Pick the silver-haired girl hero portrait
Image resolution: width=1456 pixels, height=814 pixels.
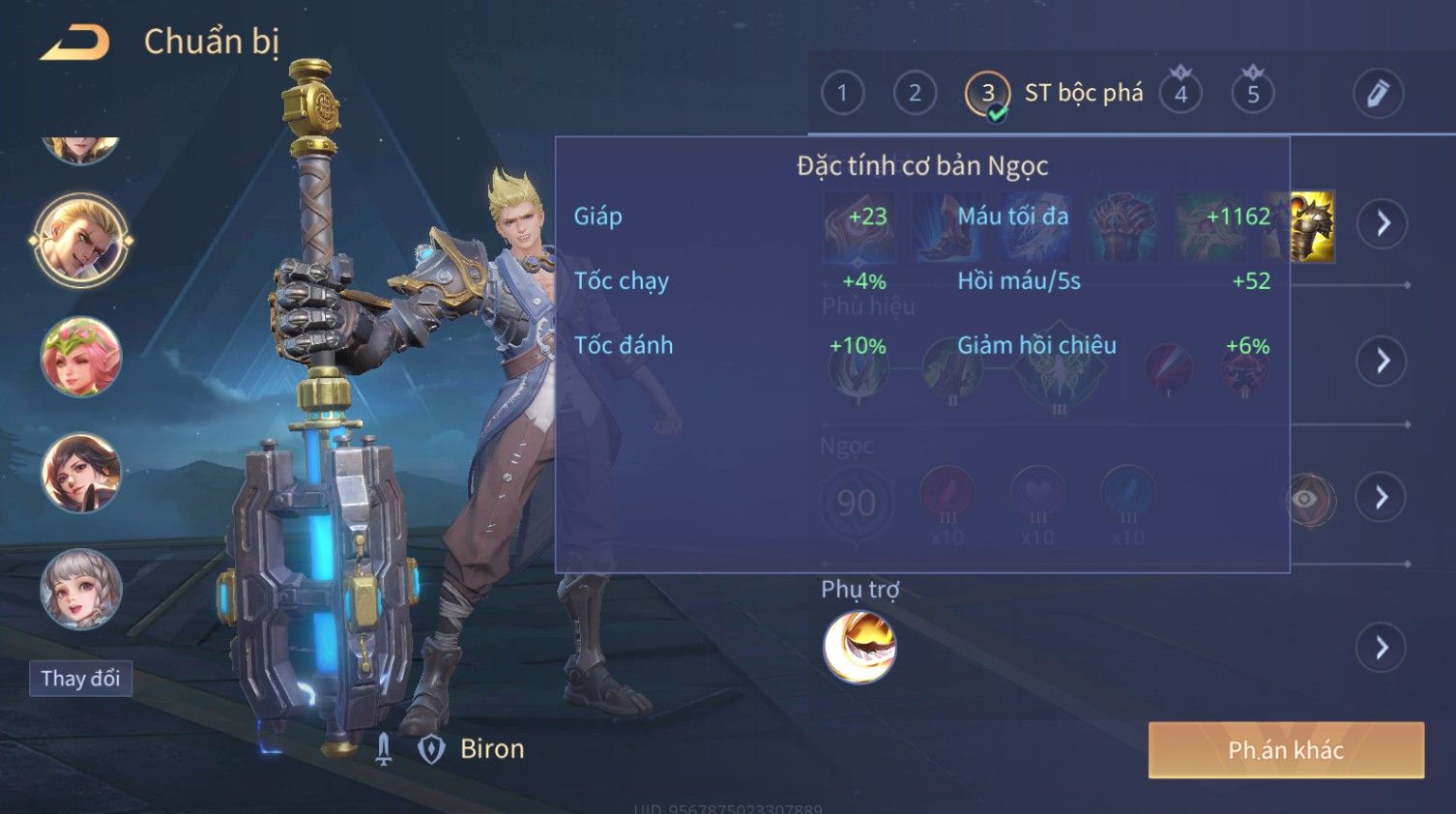pos(81,589)
